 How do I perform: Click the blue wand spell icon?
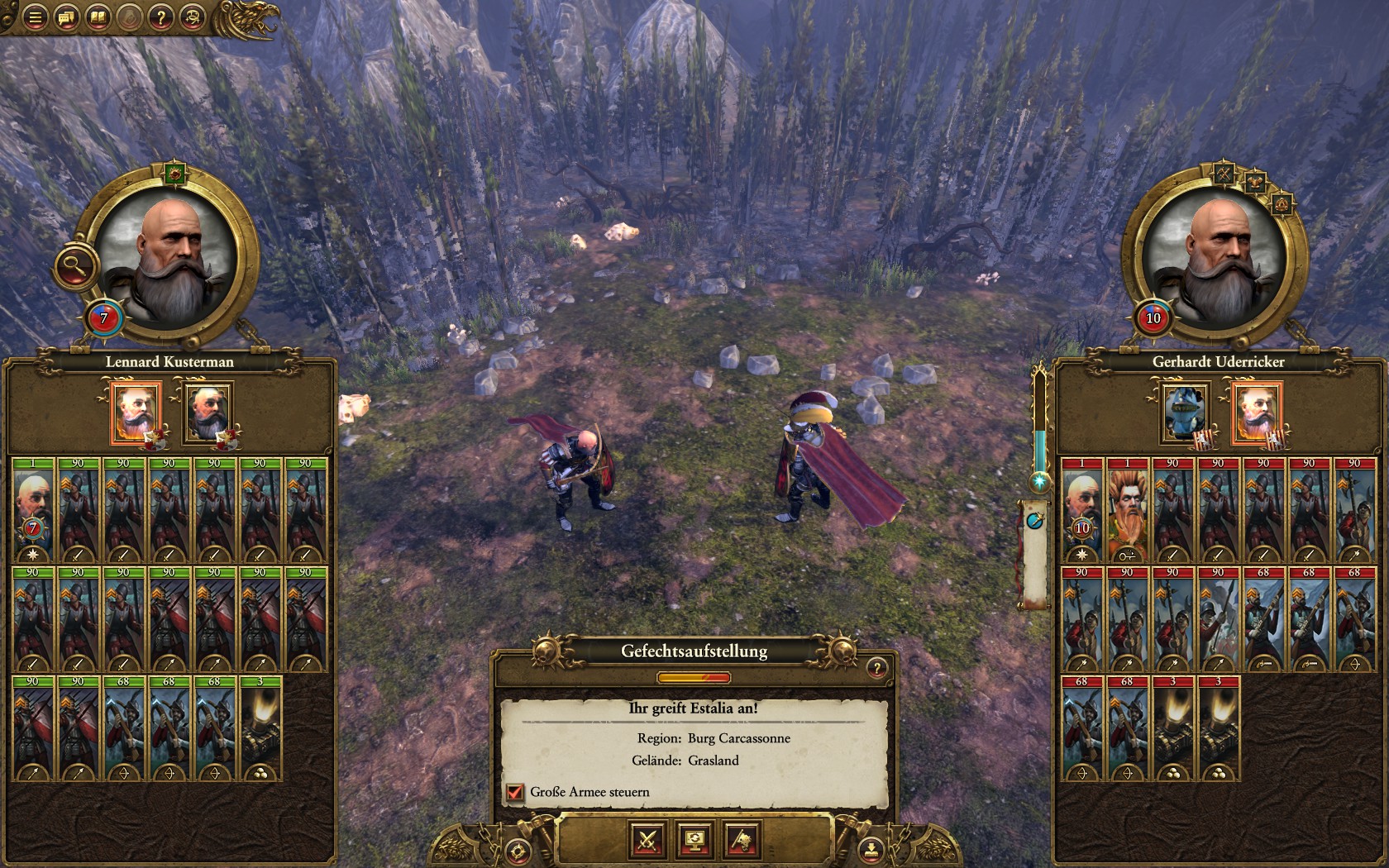coord(1035,521)
